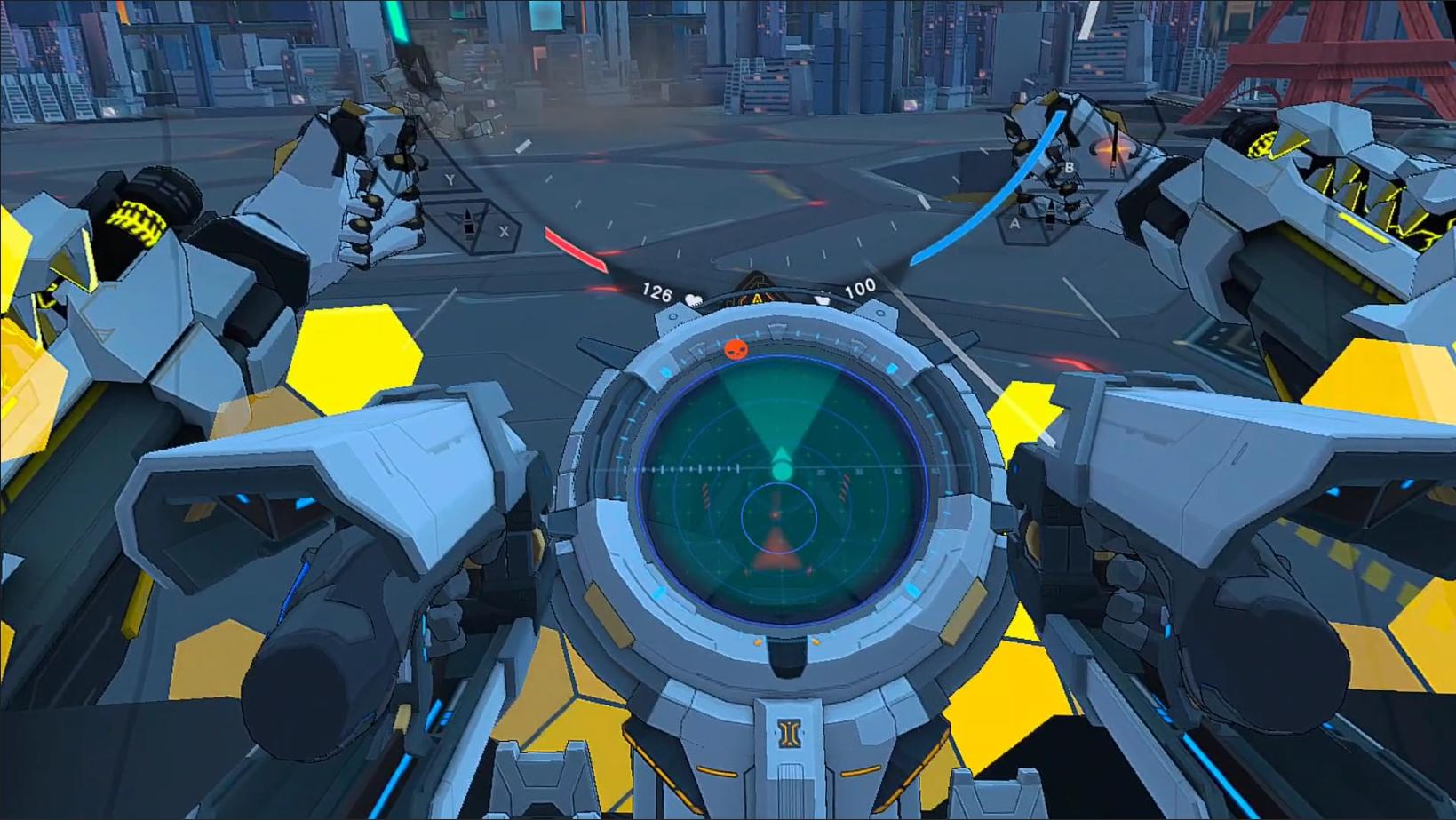Select the 126 health readout
The image size is (1456, 820).
(656, 291)
